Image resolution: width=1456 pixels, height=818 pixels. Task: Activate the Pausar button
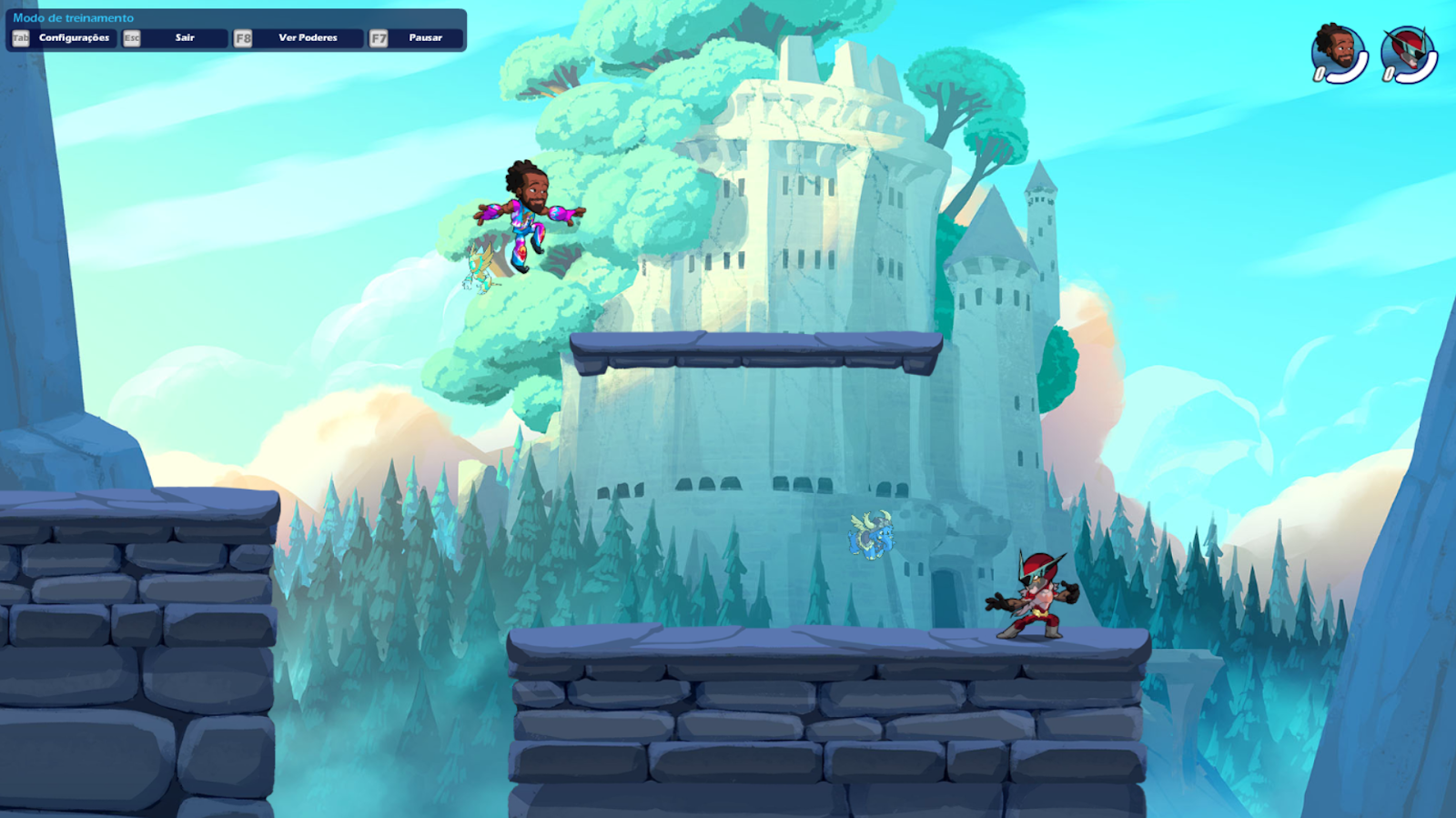tap(425, 38)
